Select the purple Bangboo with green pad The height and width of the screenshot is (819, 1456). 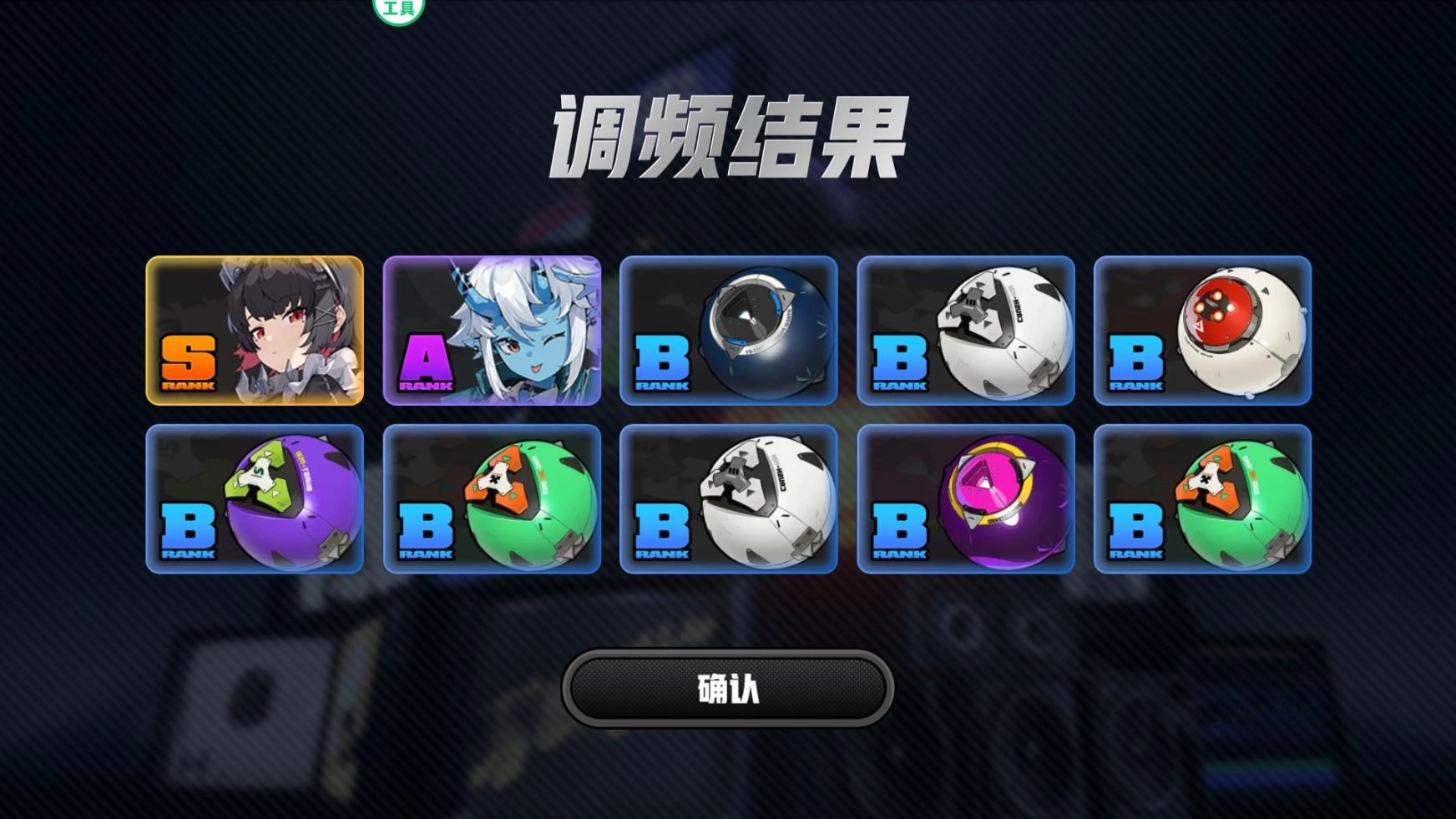click(255, 499)
